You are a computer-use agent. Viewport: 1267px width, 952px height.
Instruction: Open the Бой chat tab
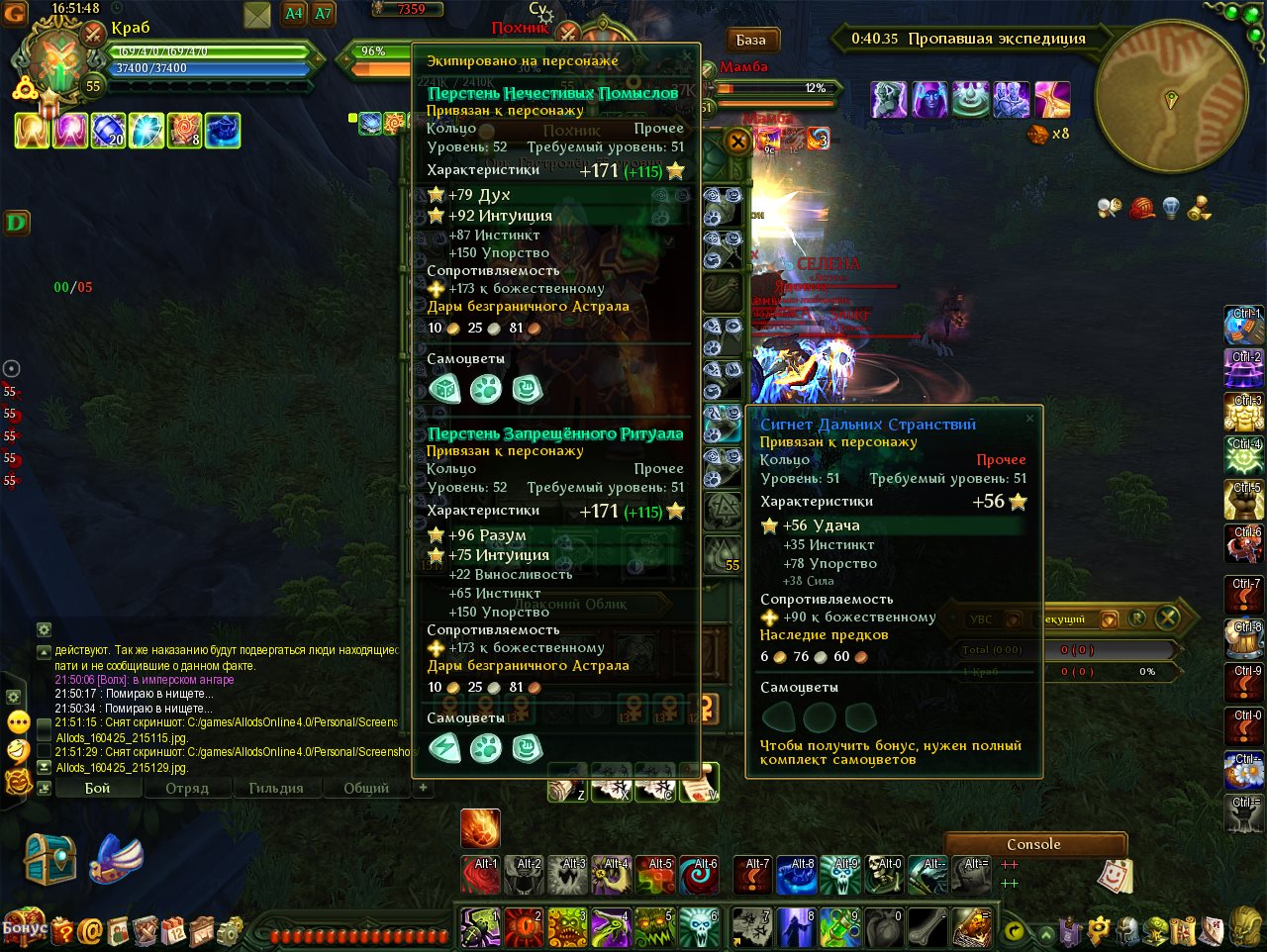click(97, 789)
